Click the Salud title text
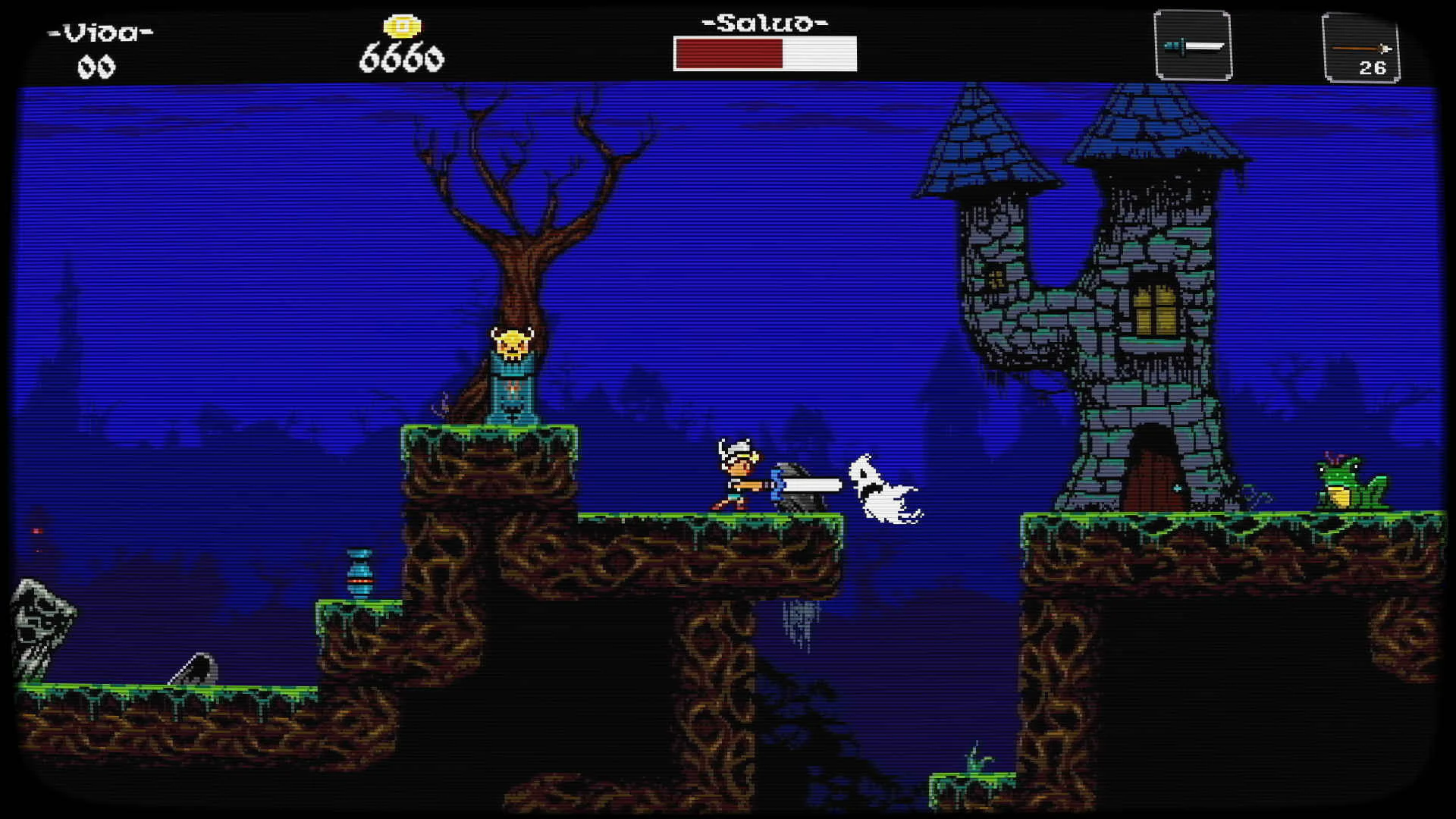 tap(761, 24)
